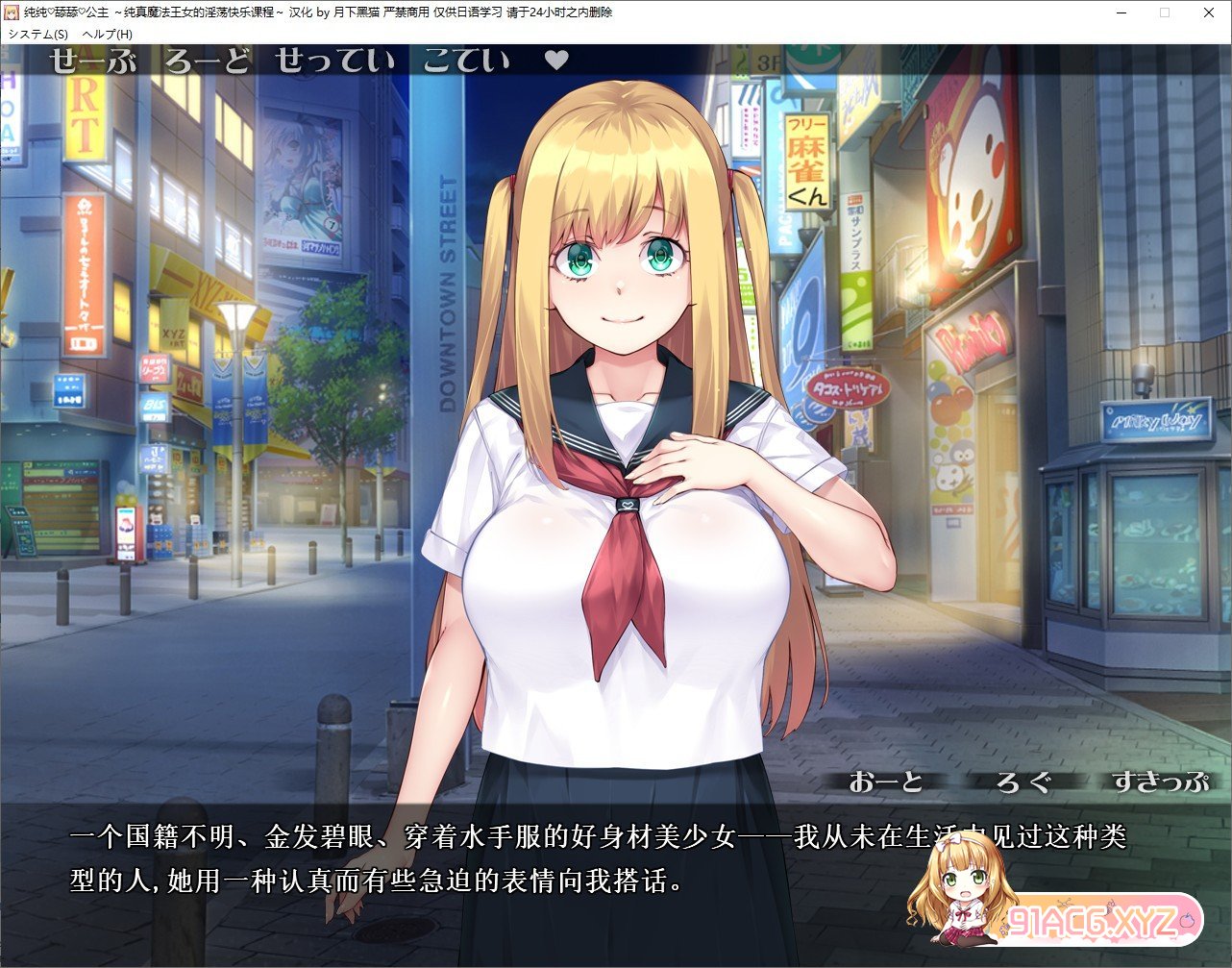Close the game window
This screenshot has width=1232, height=968.
point(1209,12)
